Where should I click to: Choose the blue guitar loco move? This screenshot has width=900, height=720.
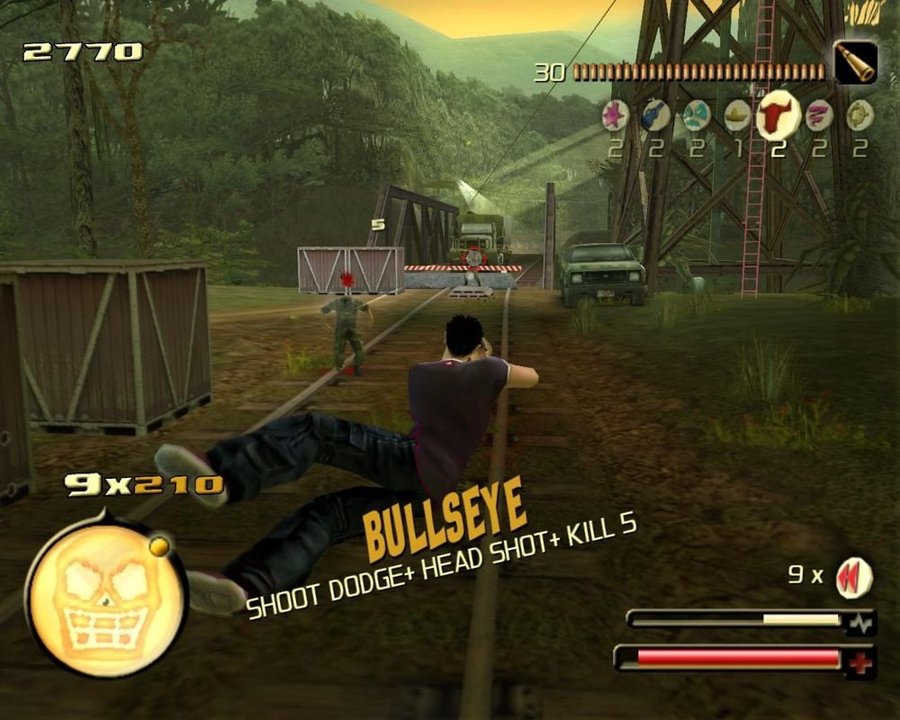[656, 116]
